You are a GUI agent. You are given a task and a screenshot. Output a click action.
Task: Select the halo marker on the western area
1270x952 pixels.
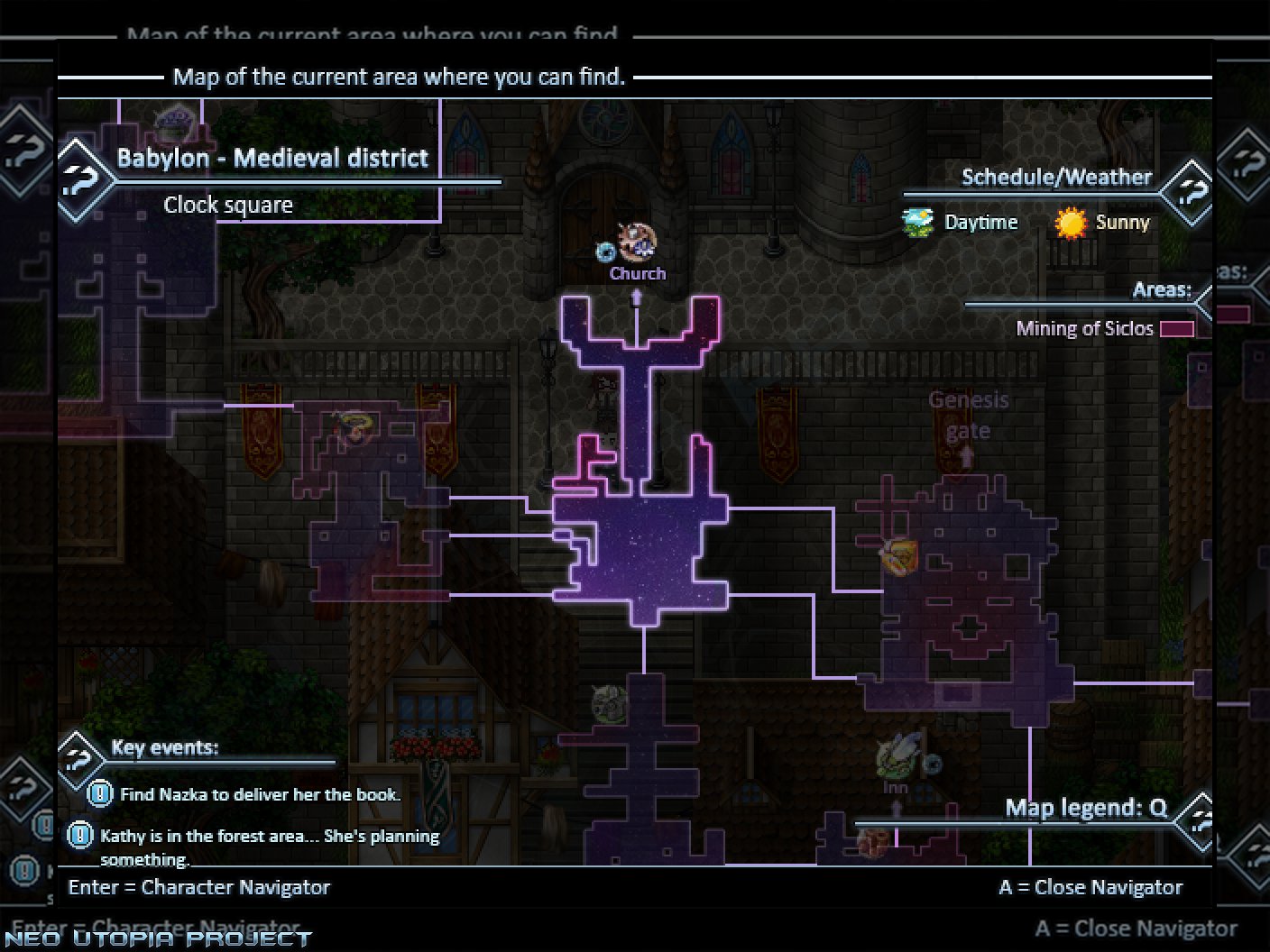(x=354, y=426)
